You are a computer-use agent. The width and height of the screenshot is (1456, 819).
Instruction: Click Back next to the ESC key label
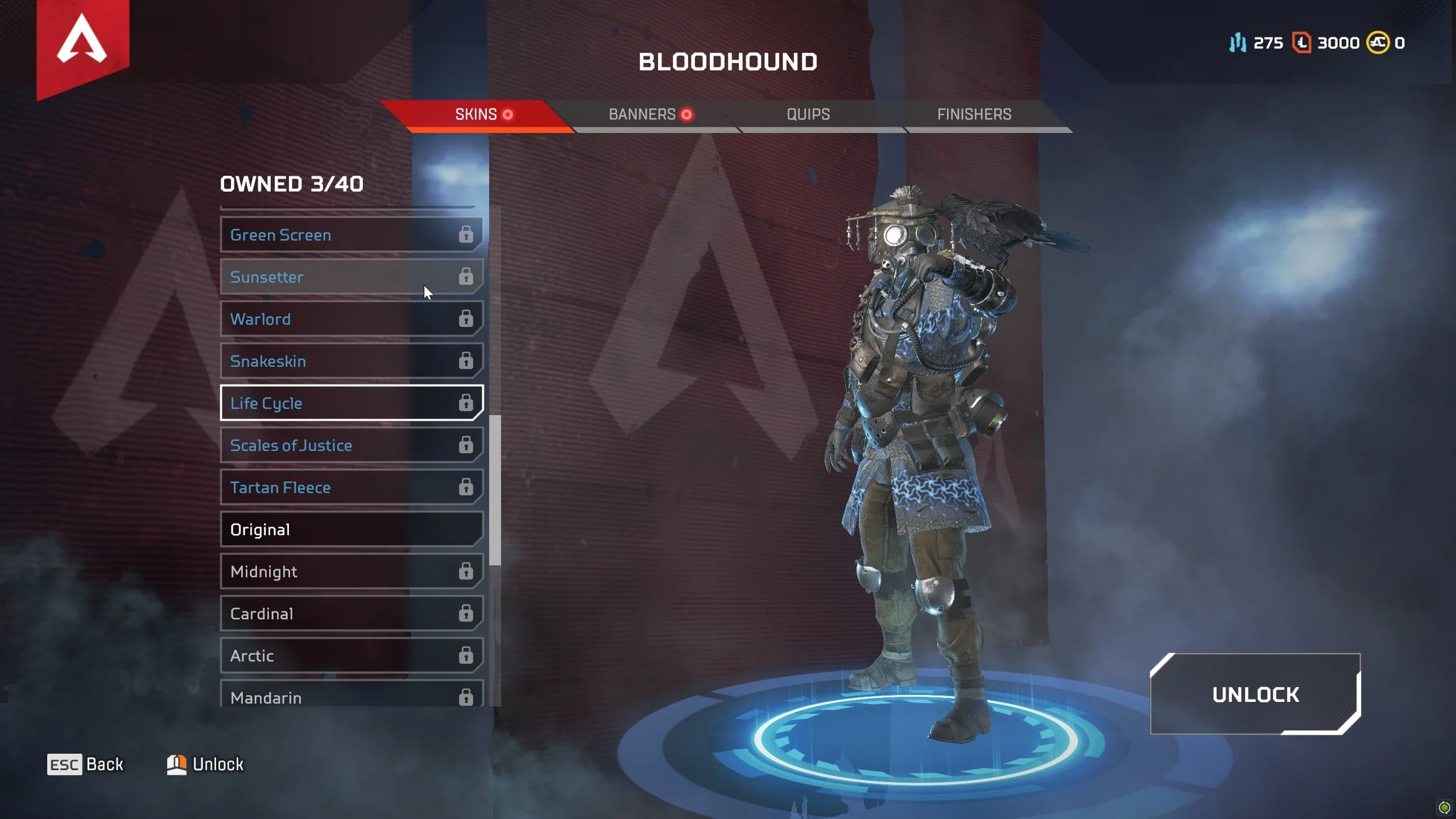click(x=104, y=764)
